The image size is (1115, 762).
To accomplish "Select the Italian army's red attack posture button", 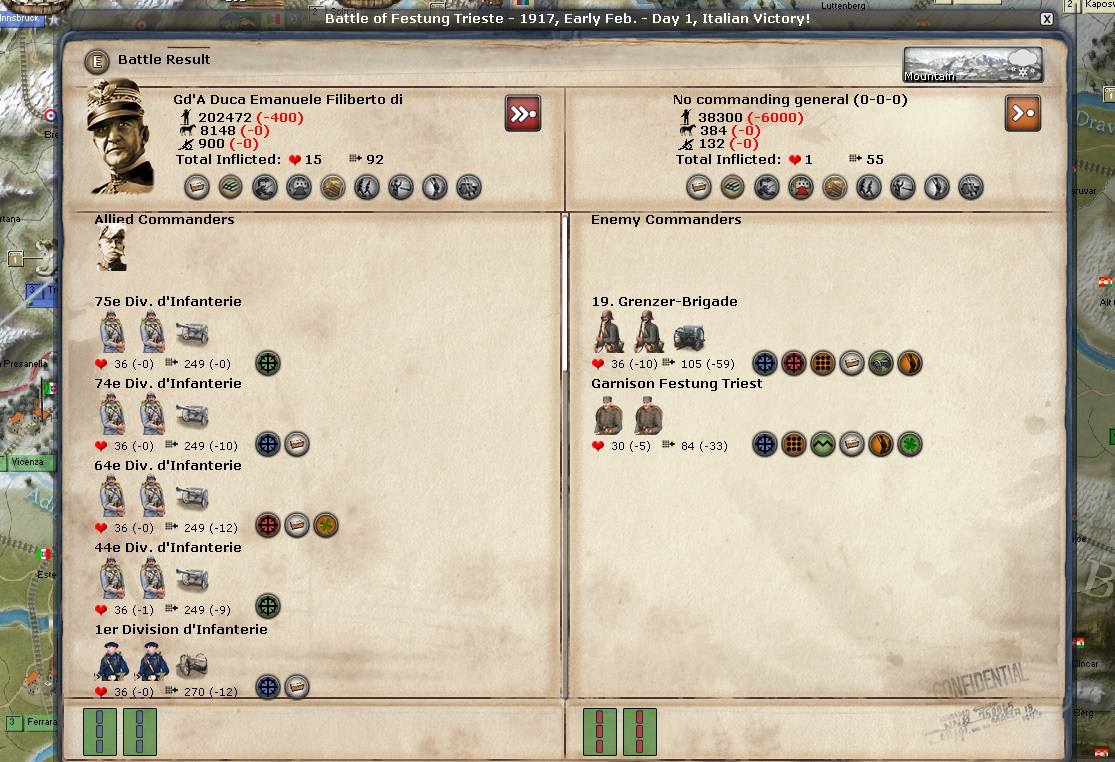I will coord(522,113).
